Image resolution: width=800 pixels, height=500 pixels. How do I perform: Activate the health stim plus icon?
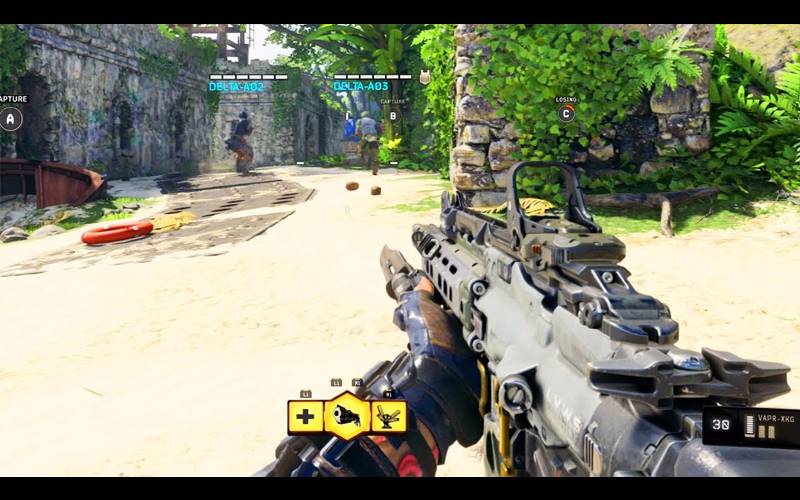[305, 416]
